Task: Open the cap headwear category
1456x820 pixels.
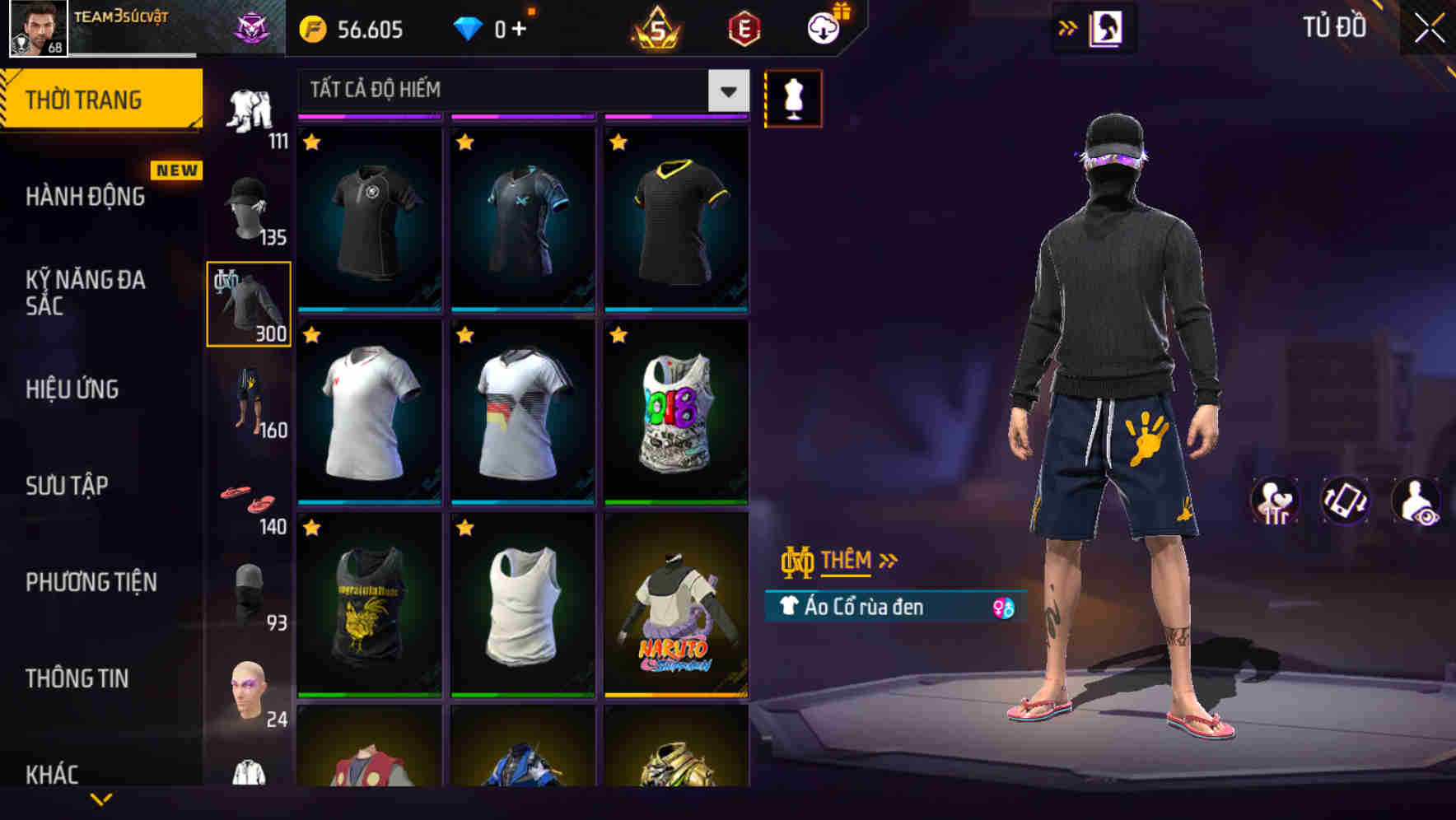Action: click(x=247, y=206)
